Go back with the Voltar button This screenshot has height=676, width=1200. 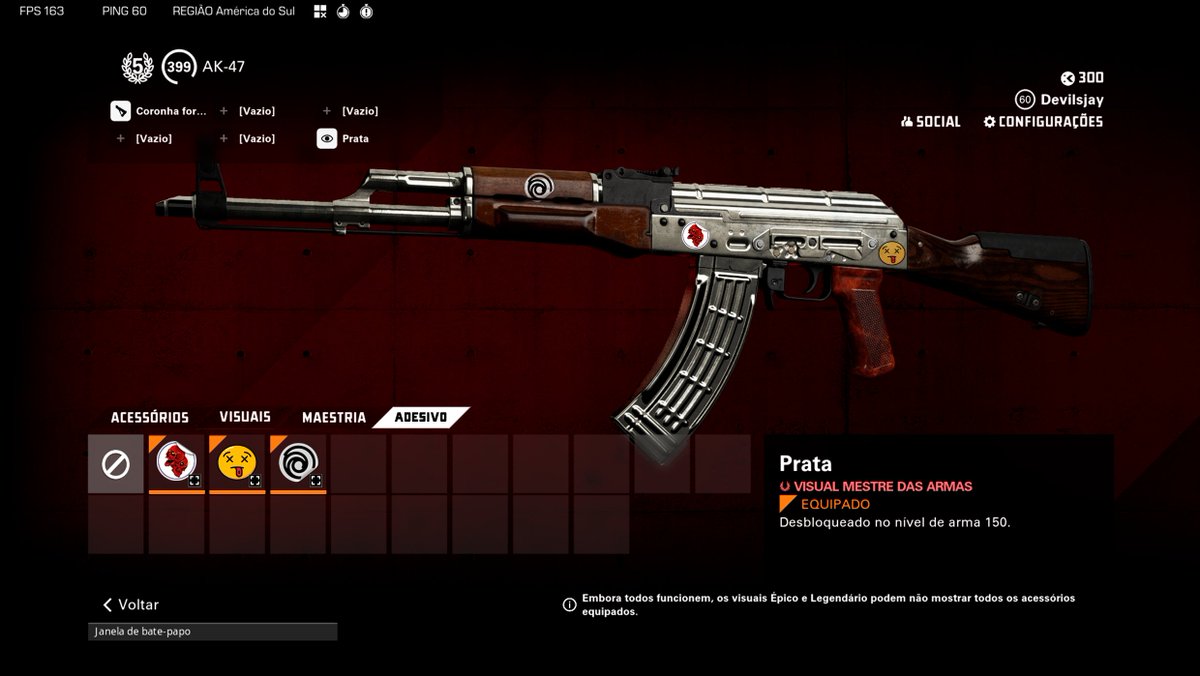pos(131,605)
